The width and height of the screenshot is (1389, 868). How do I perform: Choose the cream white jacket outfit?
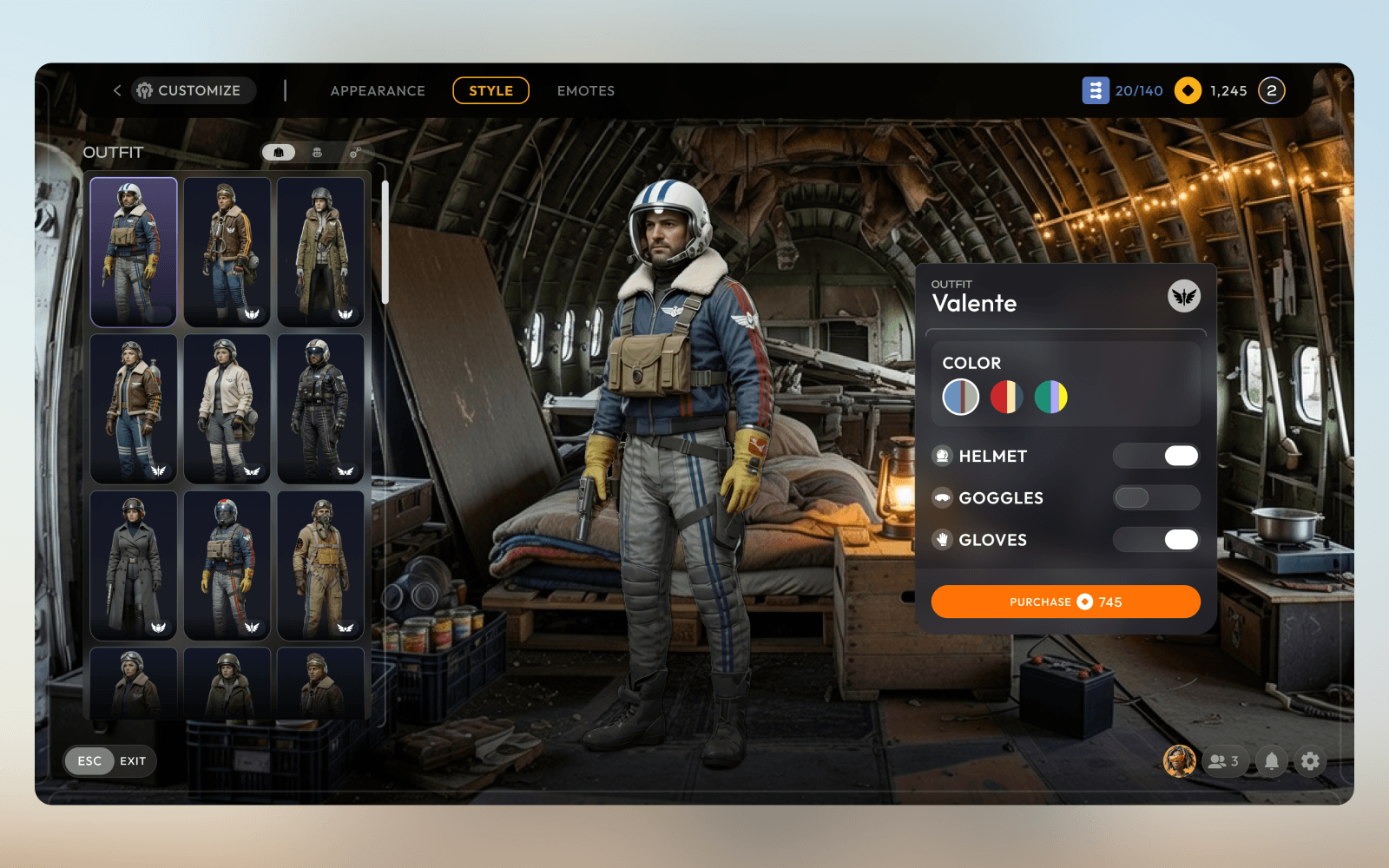coord(227,408)
